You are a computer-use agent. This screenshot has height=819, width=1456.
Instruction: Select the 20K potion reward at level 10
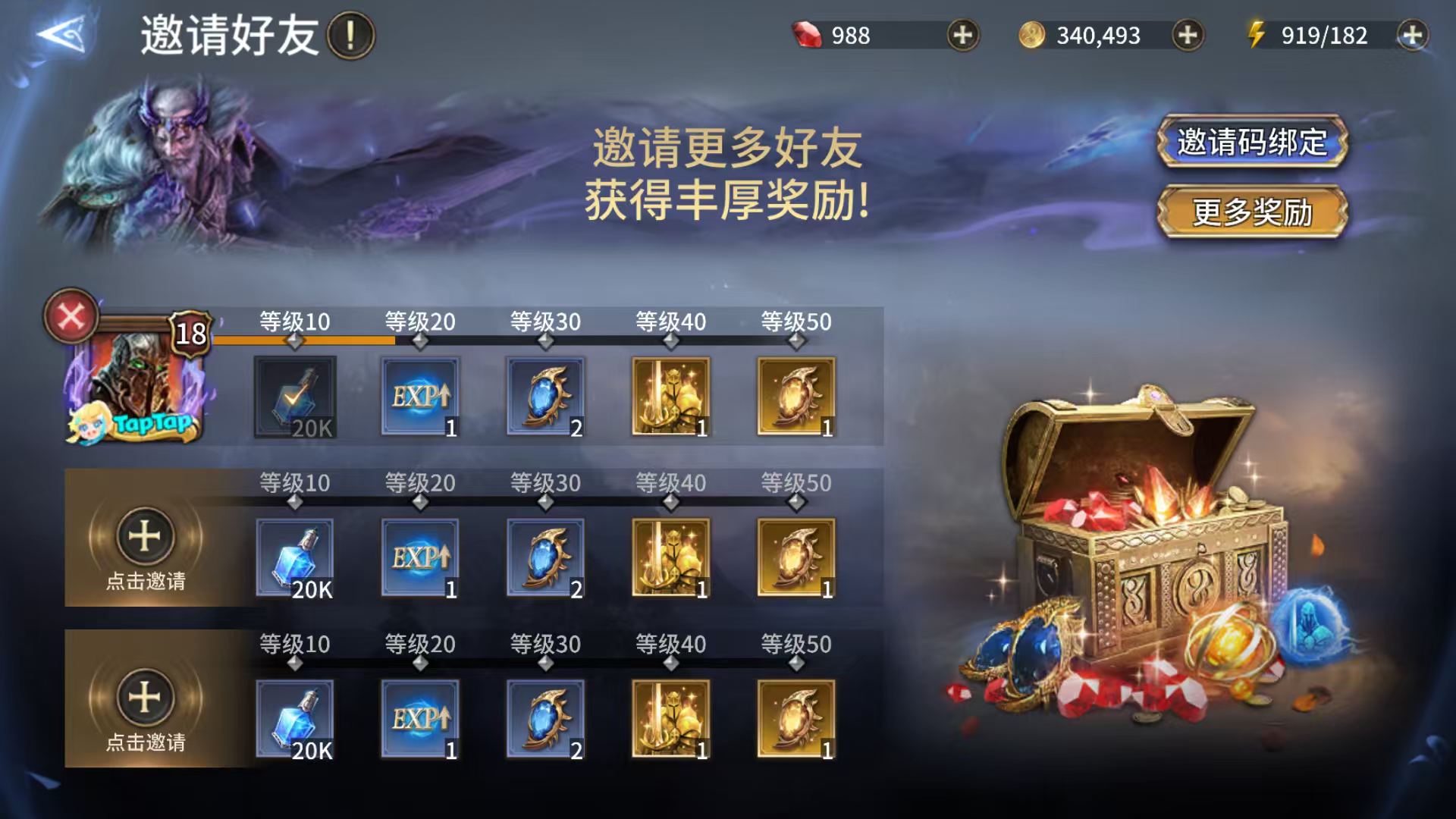tap(294, 398)
